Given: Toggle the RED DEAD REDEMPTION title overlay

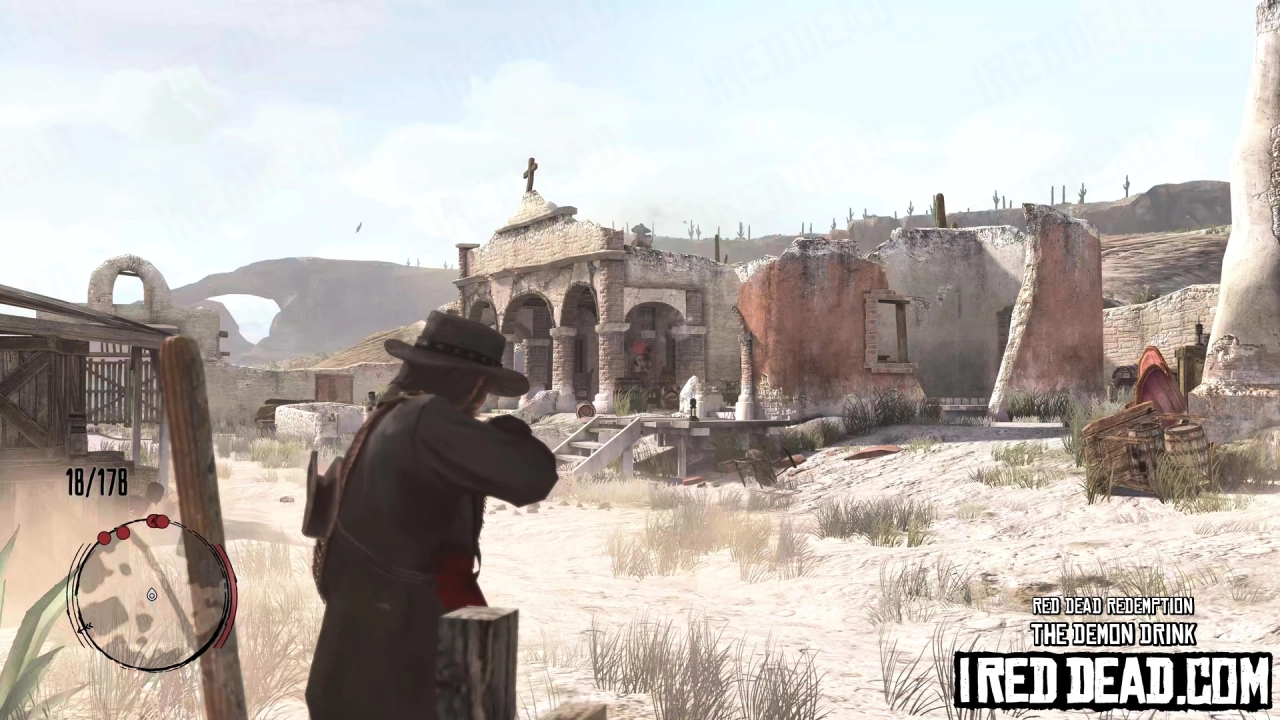Looking at the screenshot, I should (1113, 606).
